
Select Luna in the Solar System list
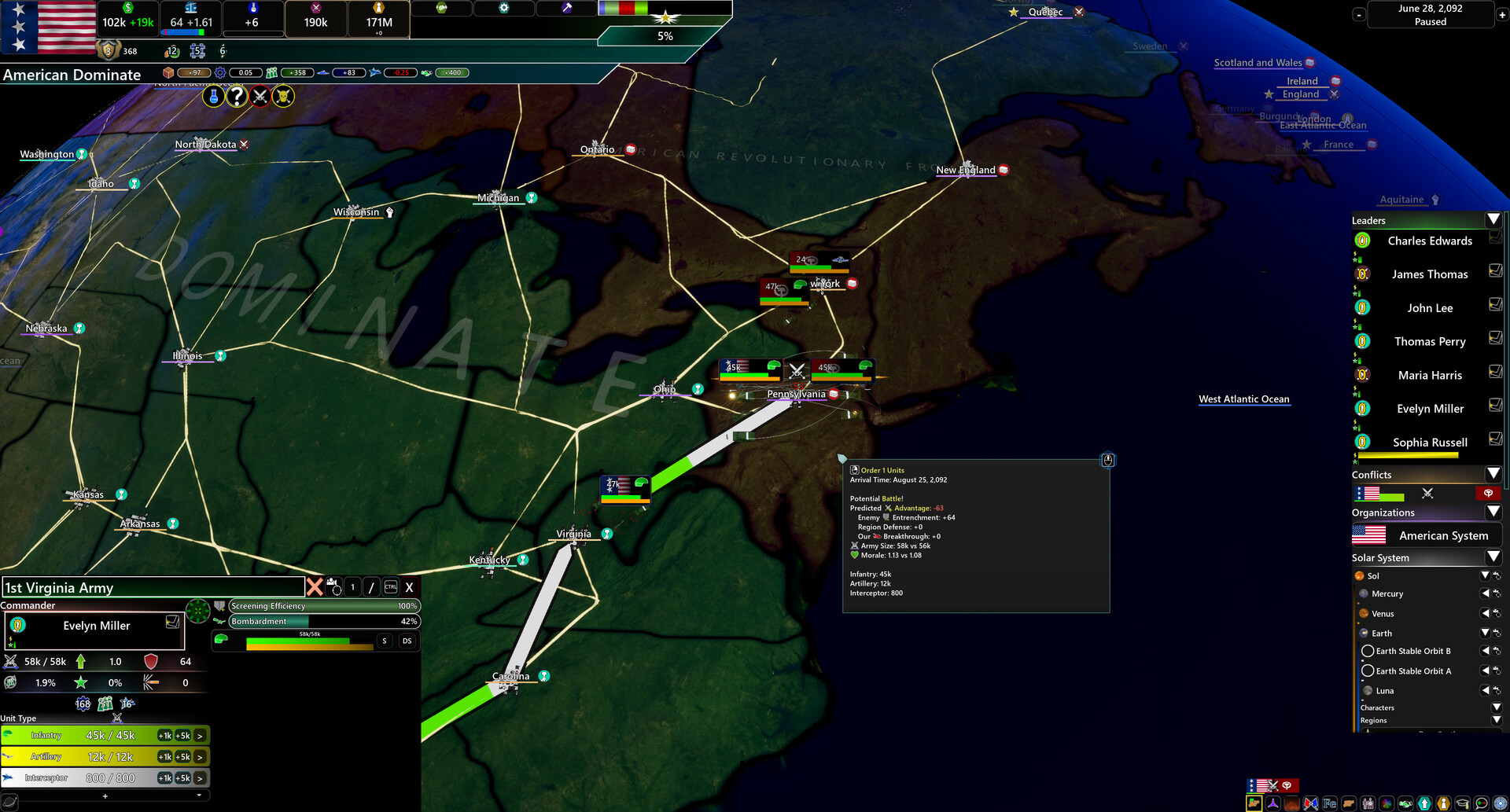click(x=1384, y=691)
